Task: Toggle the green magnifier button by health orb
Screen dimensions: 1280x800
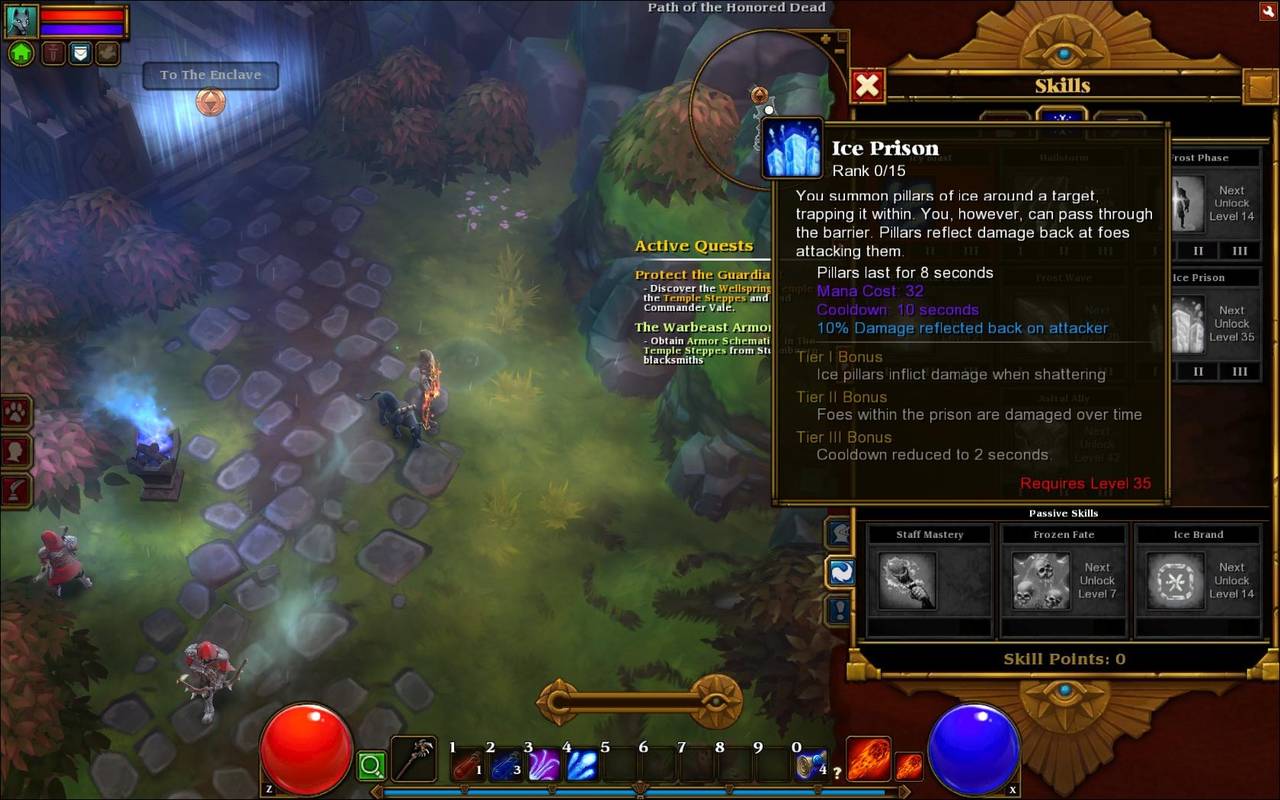Action: pyautogui.click(x=371, y=767)
